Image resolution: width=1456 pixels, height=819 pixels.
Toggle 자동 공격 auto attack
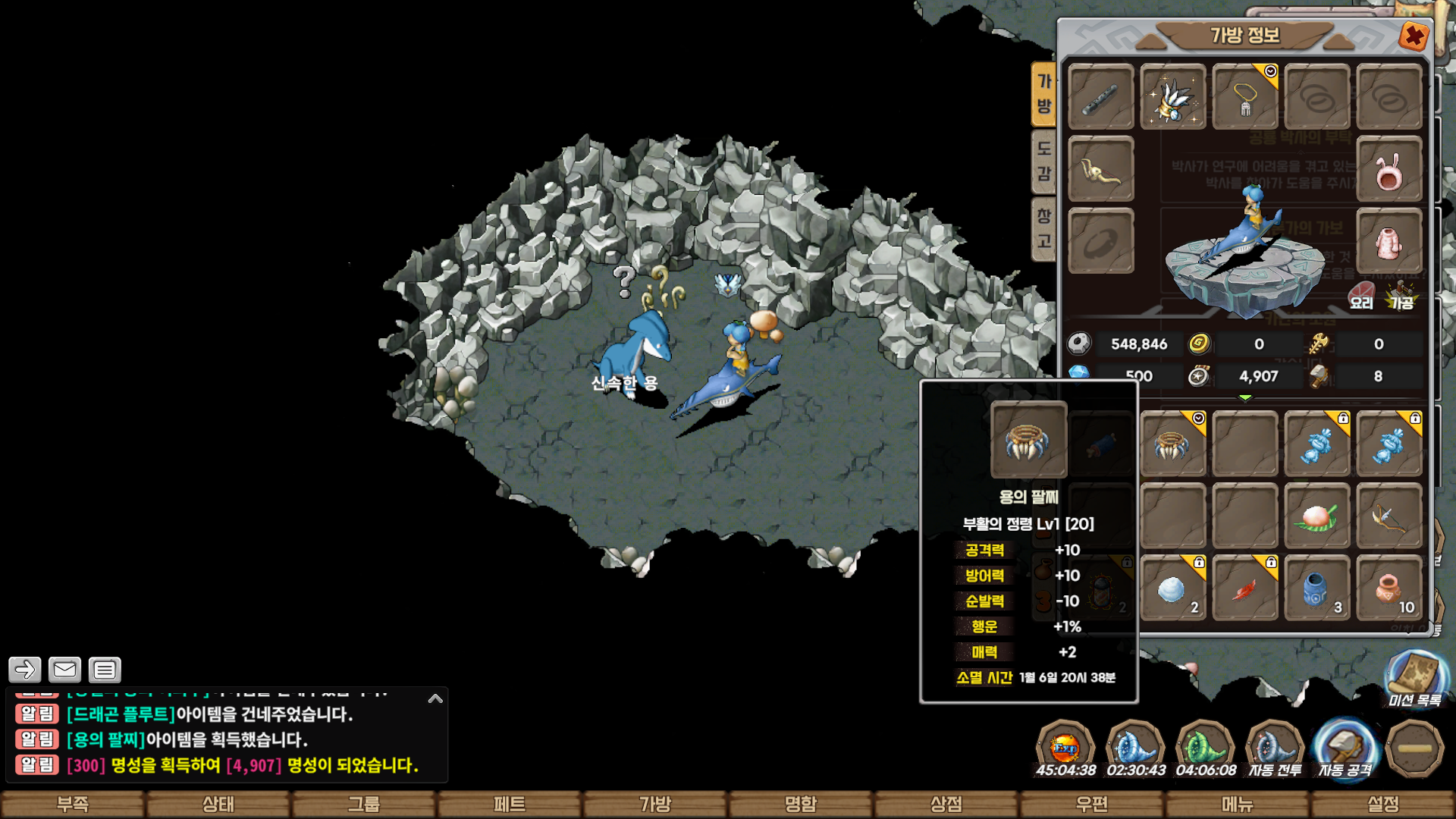1345,750
